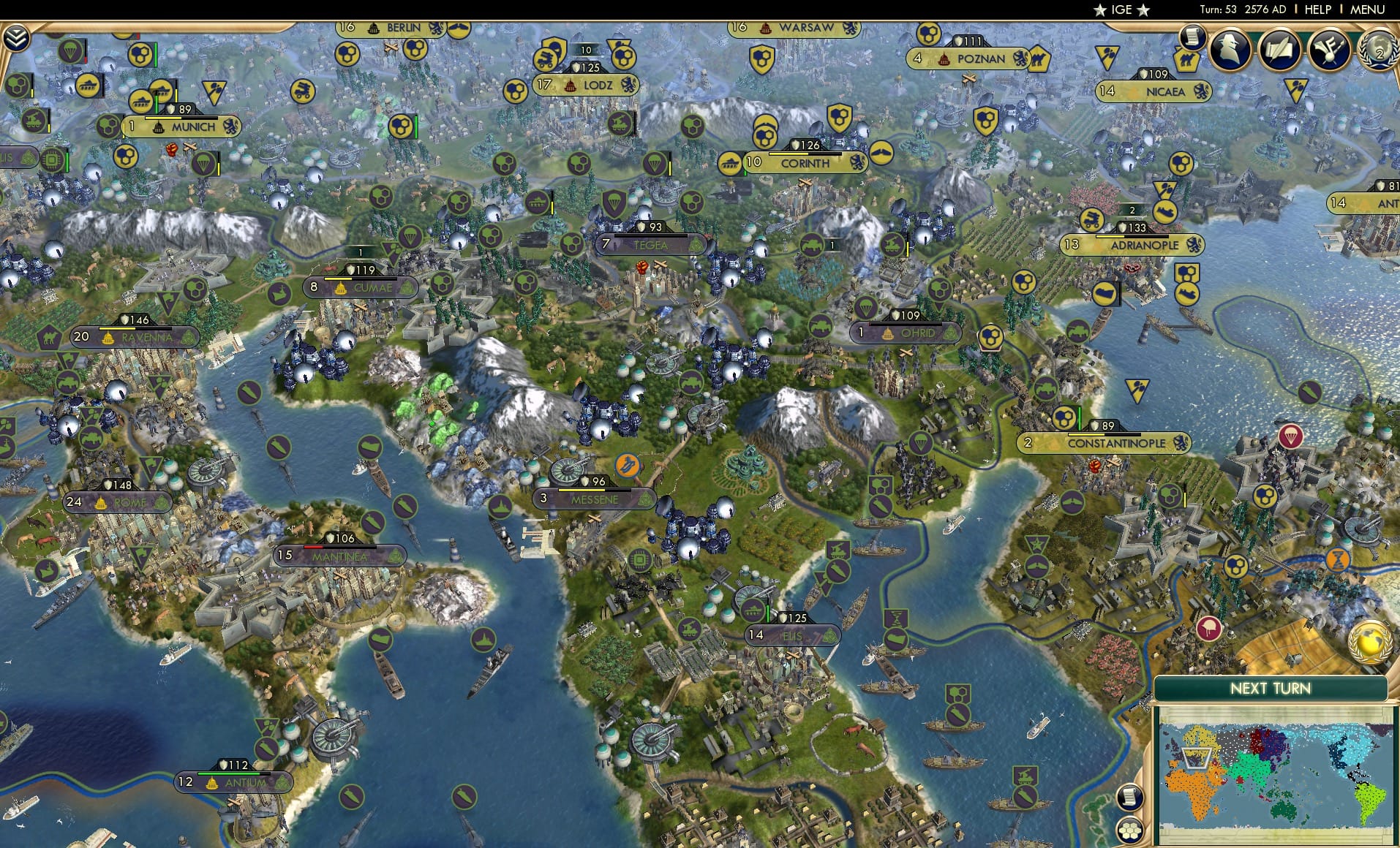The image size is (1400, 848).
Task: Click the scroll icon left of the minimap
Action: click(x=1130, y=798)
